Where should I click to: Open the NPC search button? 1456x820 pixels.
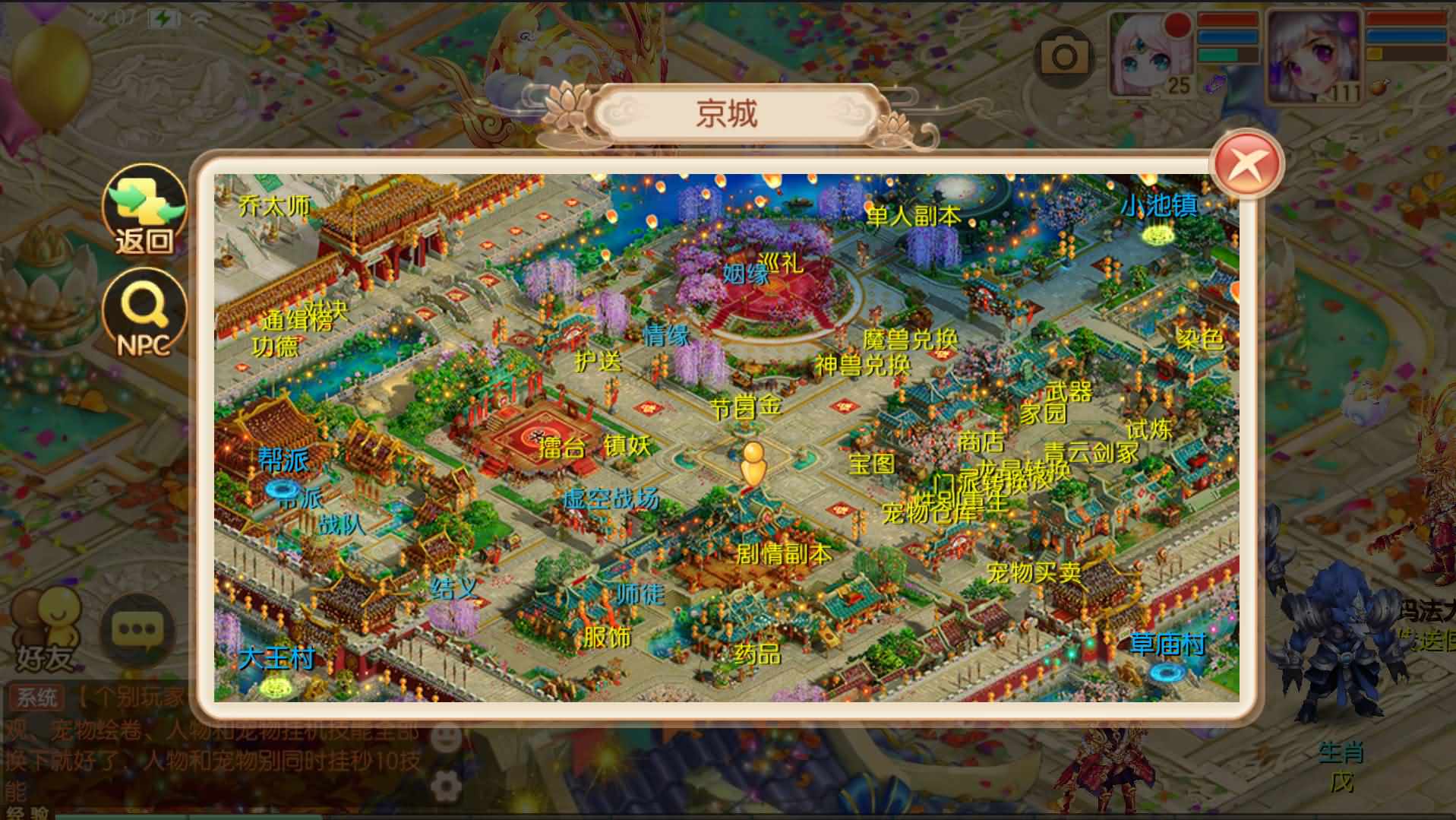[144, 313]
